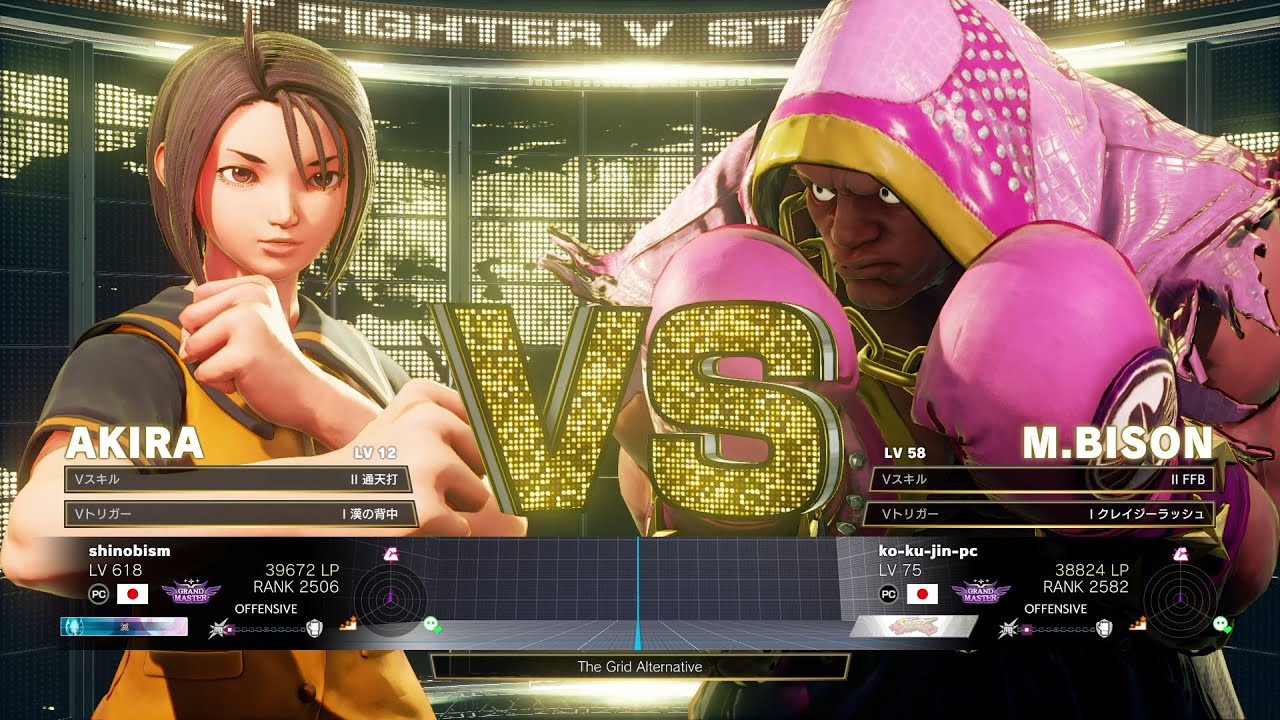Choose M.Bison's V-Trigger I row
Image resolution: width=1280 pixels, height=720 pixels.
coord(1043,514)
